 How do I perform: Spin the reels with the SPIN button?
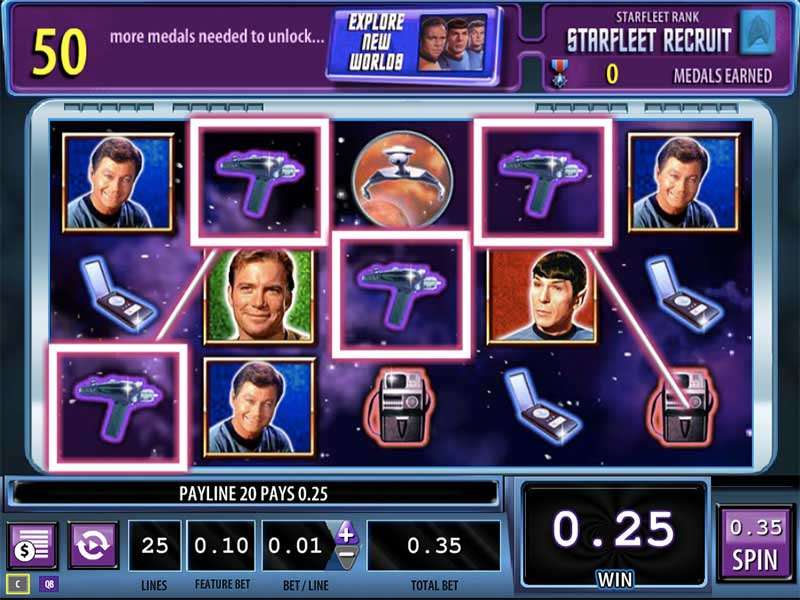pos(754,545)
